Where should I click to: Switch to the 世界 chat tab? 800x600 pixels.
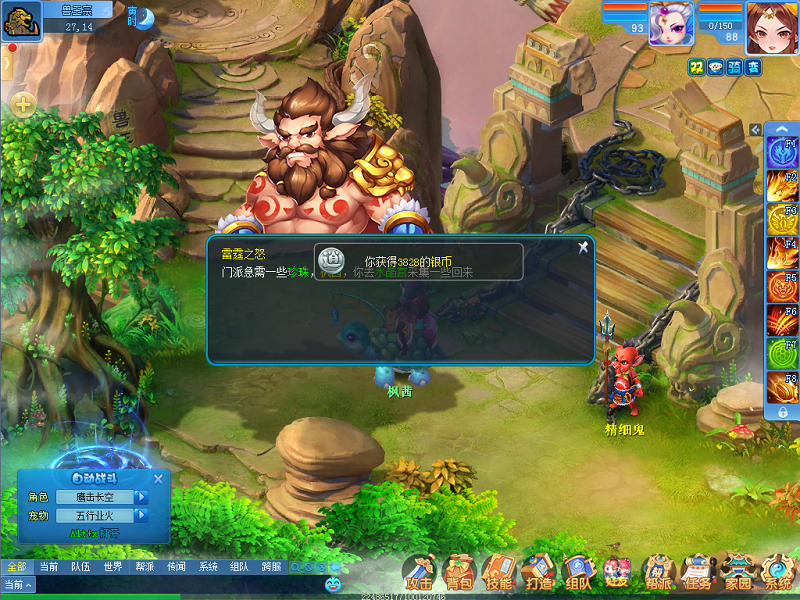click(x=113, y=567)
